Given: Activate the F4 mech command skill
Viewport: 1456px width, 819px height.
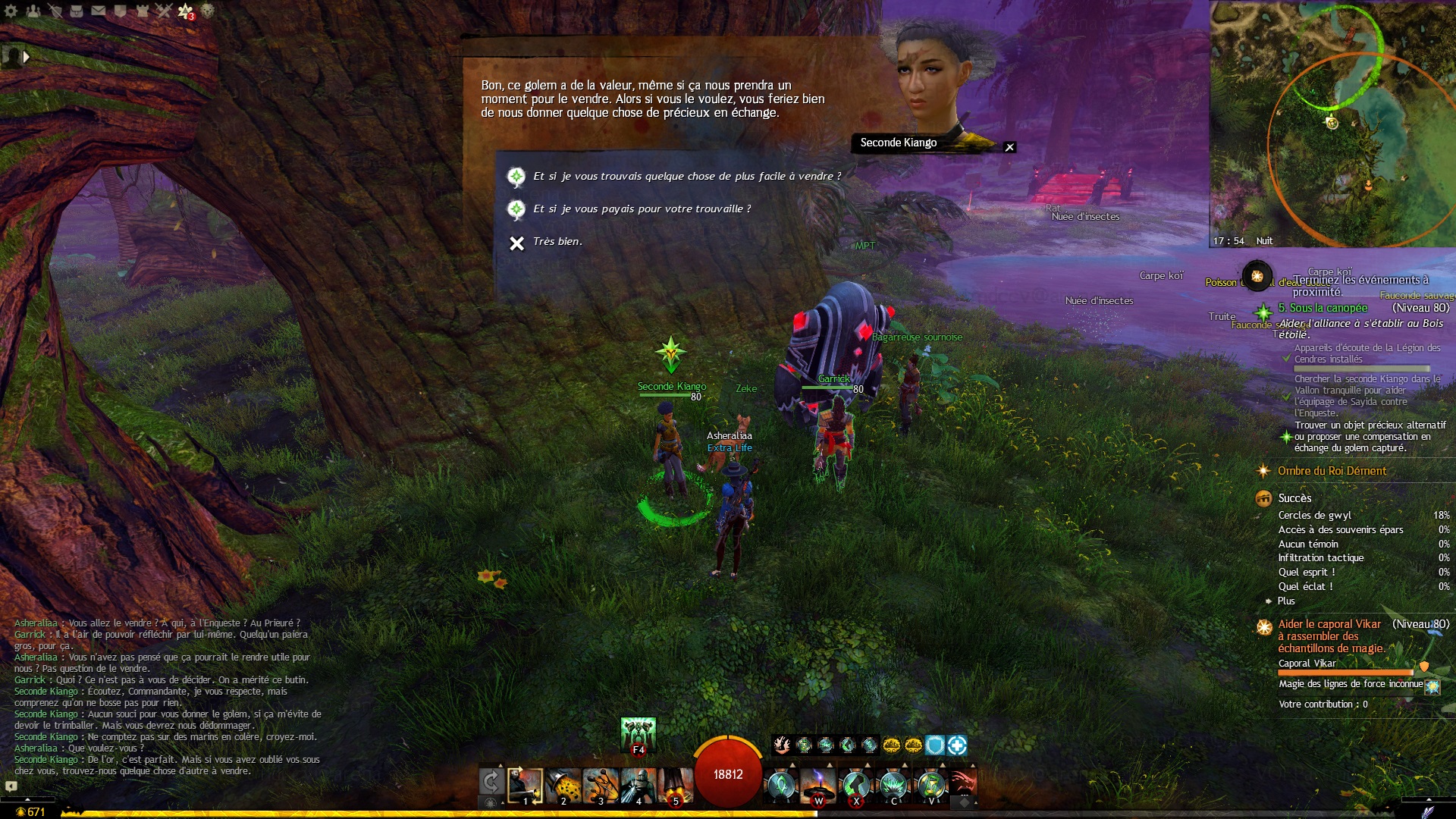Looking at the screenshot, I should pyautogui.click(x=638, y=734).
